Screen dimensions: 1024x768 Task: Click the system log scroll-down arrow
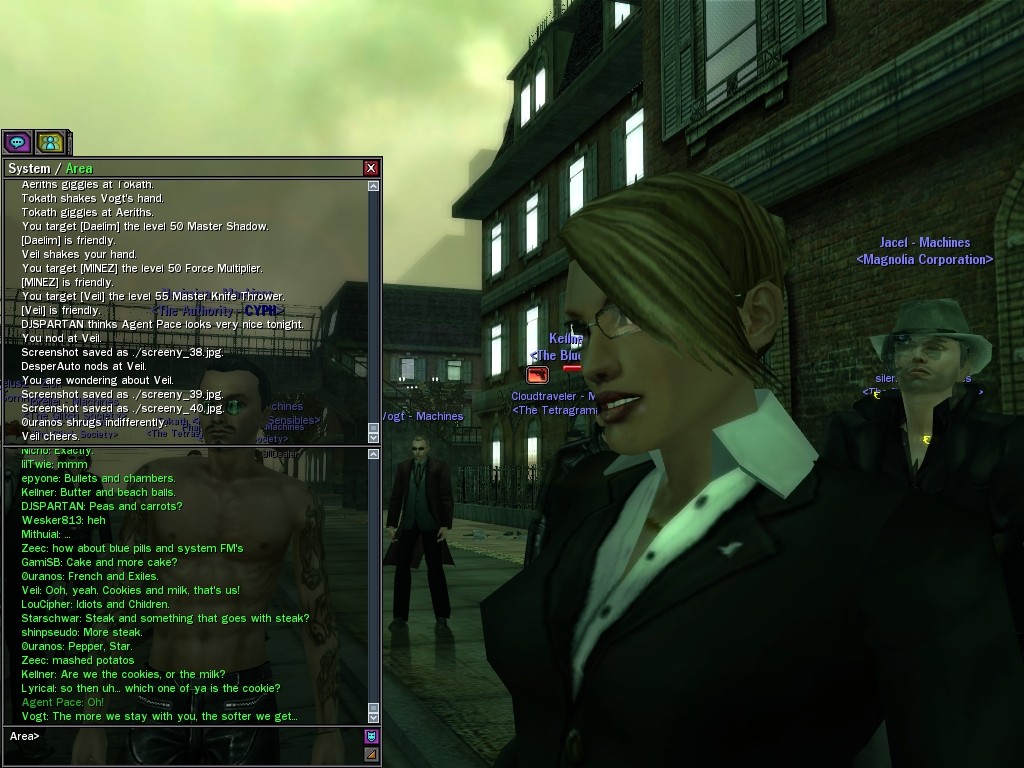[x=373, y=437]
